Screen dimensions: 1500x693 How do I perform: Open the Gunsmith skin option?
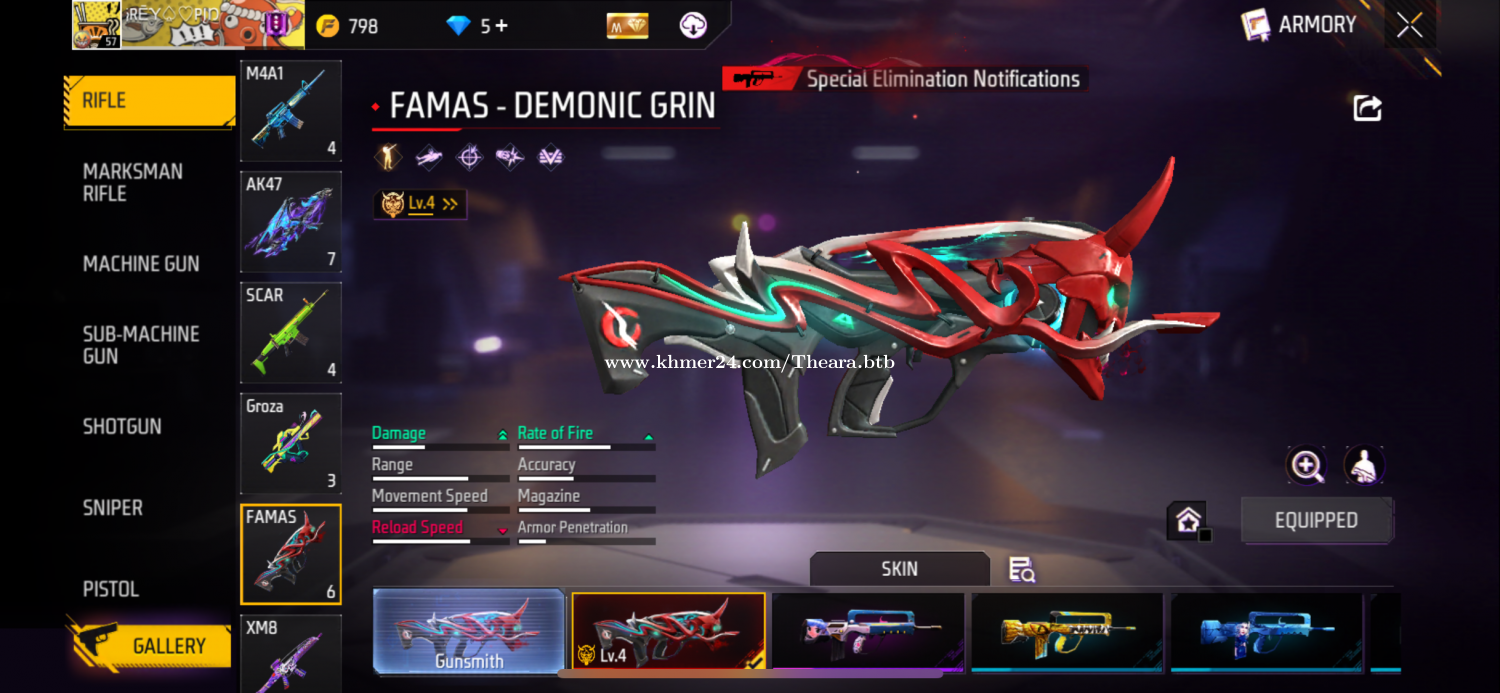point(469,632)
